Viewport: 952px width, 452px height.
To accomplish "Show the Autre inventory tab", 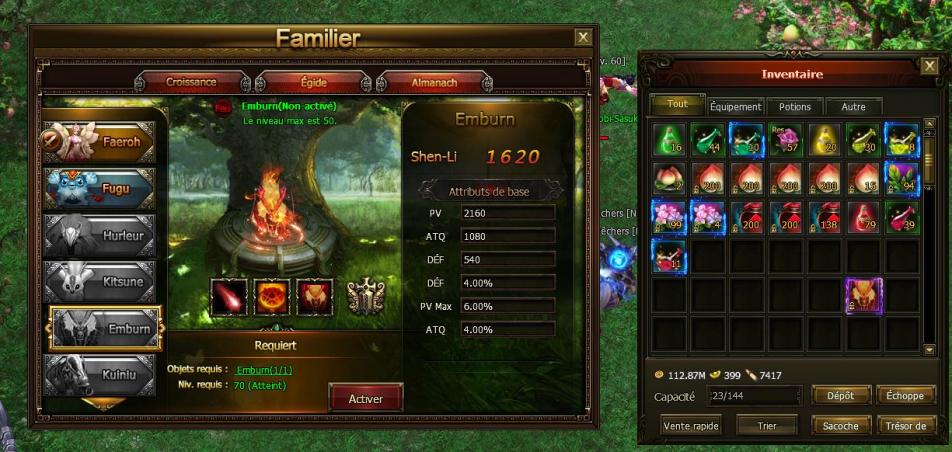I will click(x=853, y=106).
